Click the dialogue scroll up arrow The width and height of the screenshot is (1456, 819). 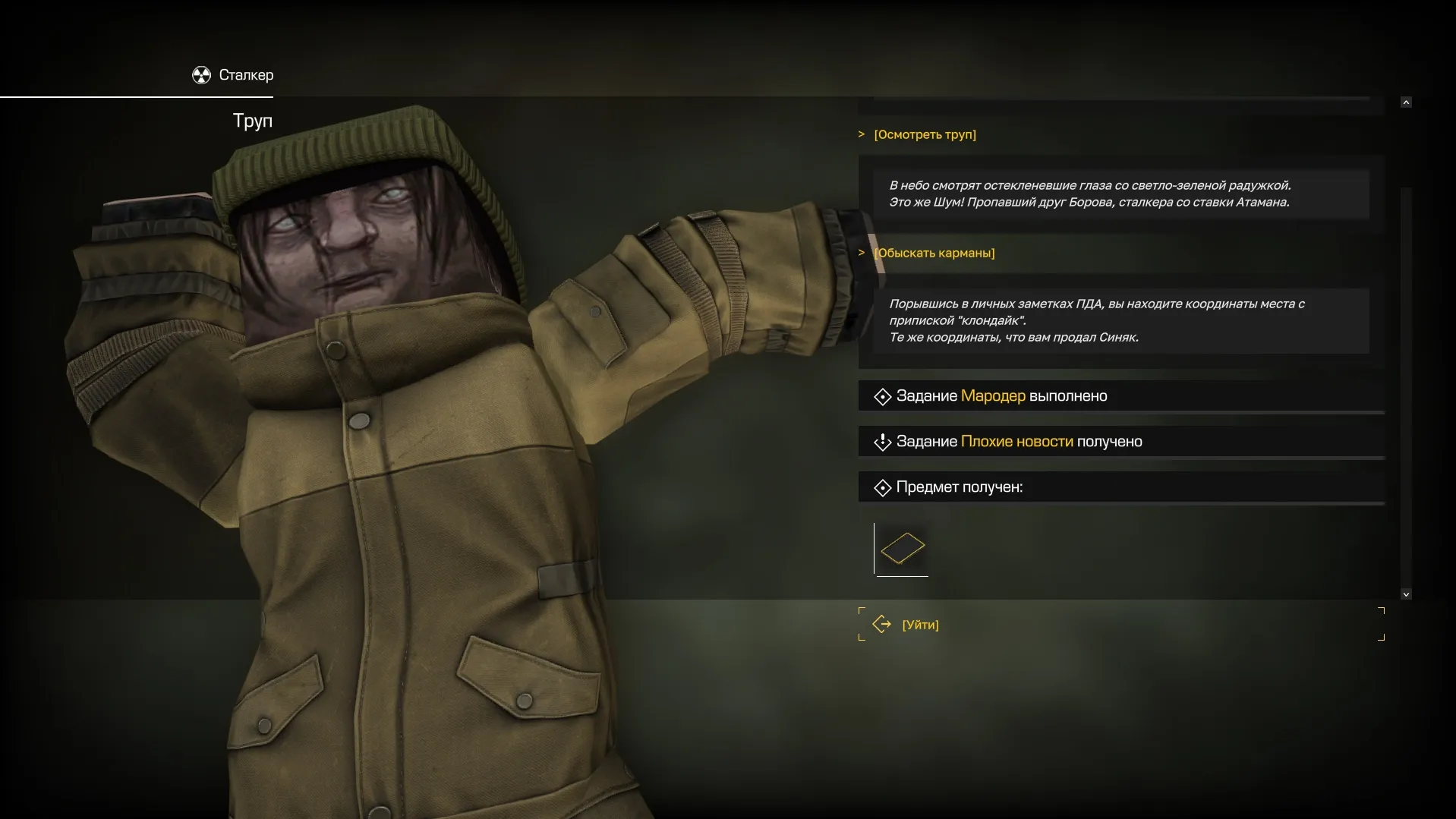(x=1406, y=102)
